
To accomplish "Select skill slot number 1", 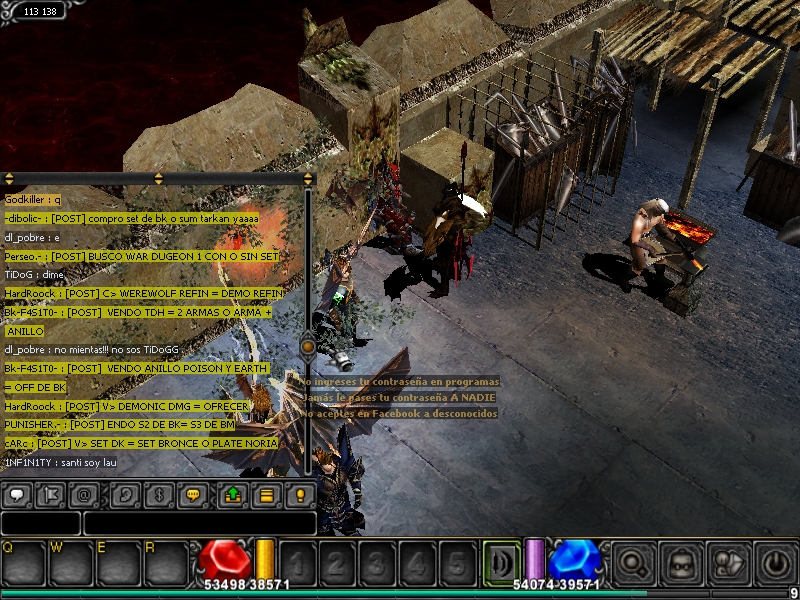I will click(x=298, y=562).
